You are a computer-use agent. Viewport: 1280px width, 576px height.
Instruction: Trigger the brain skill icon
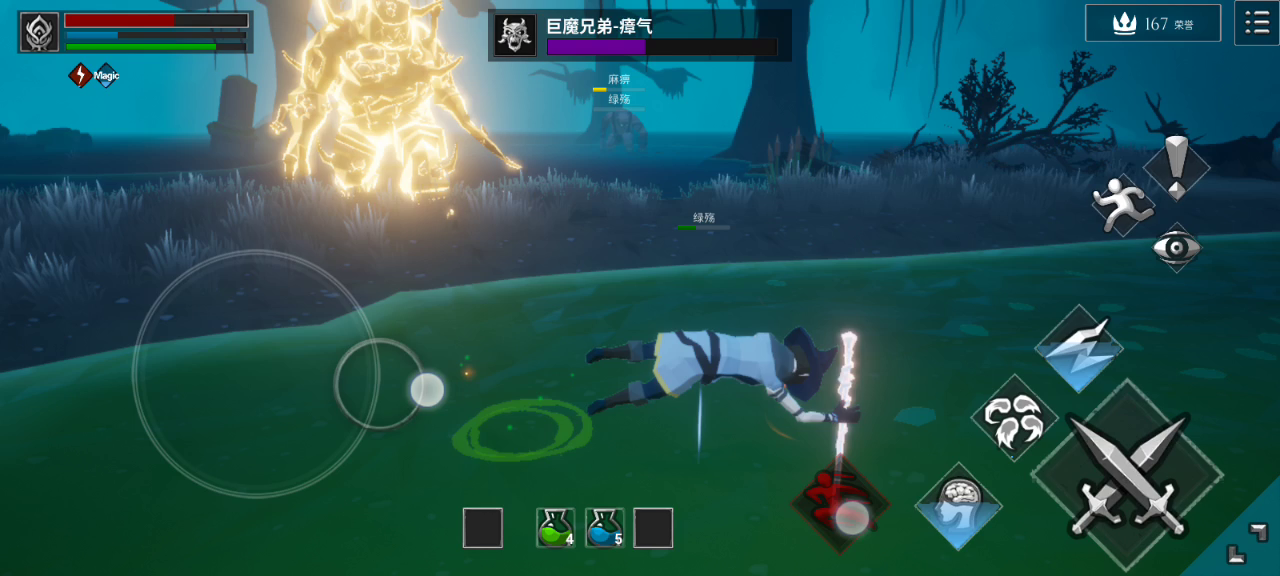(x=958, y=506)
